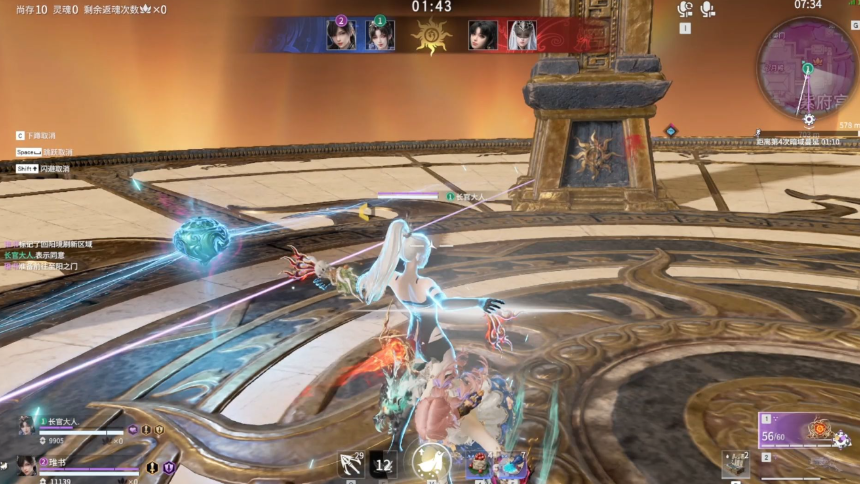Activate the round central ultimate icon

click(431, 462)
